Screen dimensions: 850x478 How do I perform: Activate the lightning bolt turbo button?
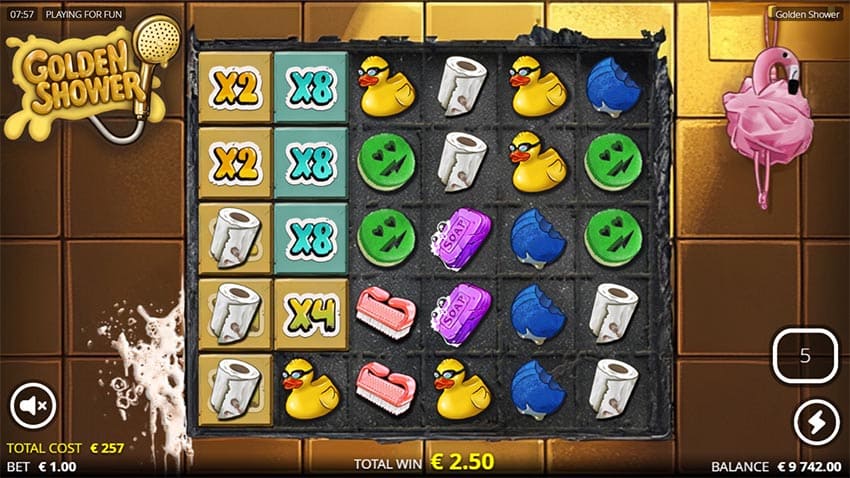tap(815, 422)
